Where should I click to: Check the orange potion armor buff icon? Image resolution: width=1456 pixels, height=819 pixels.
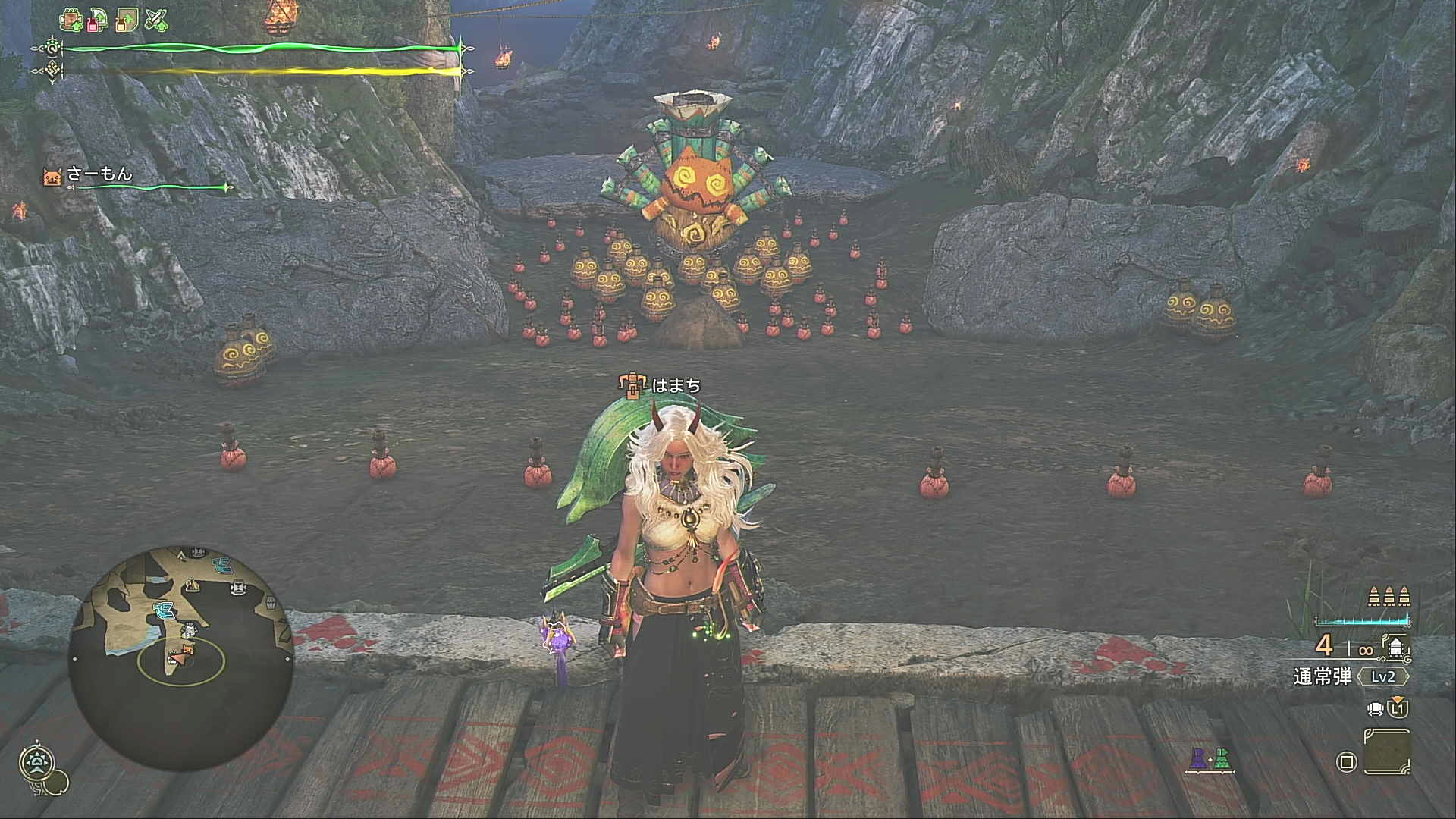(127, 20)
